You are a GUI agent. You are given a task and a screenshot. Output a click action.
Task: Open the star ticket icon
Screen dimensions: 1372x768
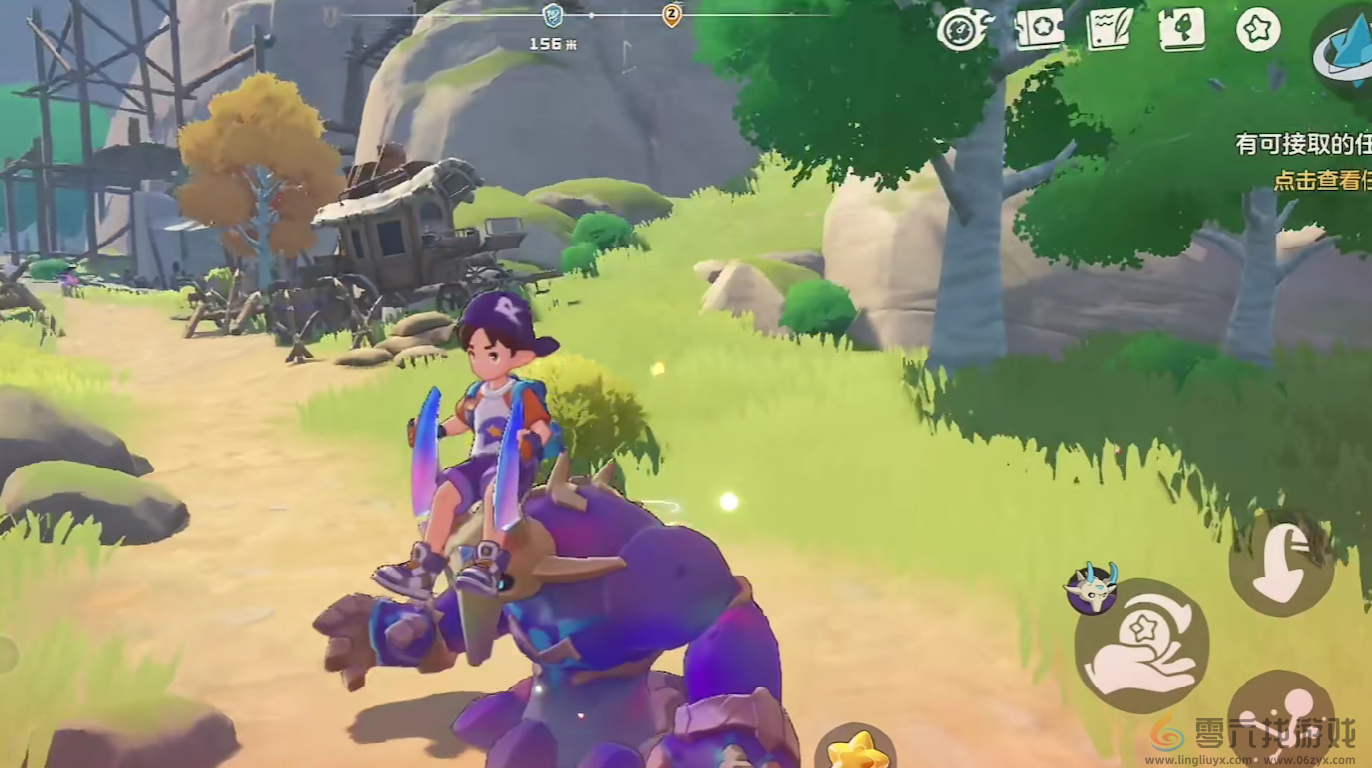[x=1039, y=28]
